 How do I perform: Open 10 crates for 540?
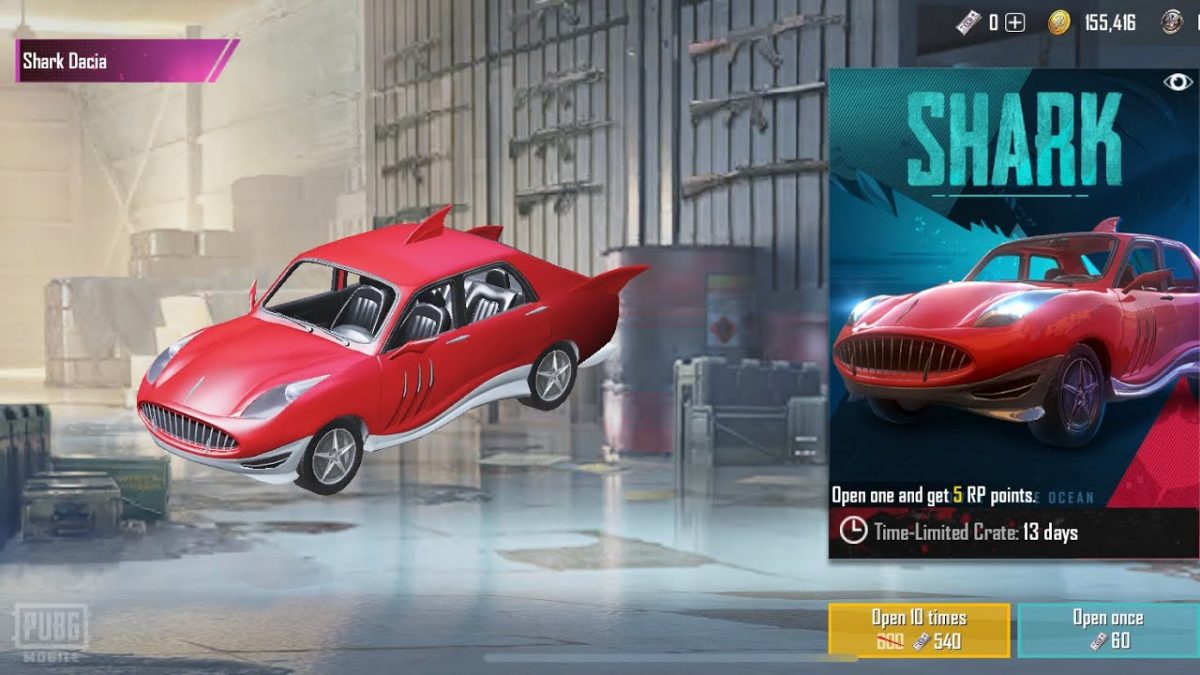(918, 629)
